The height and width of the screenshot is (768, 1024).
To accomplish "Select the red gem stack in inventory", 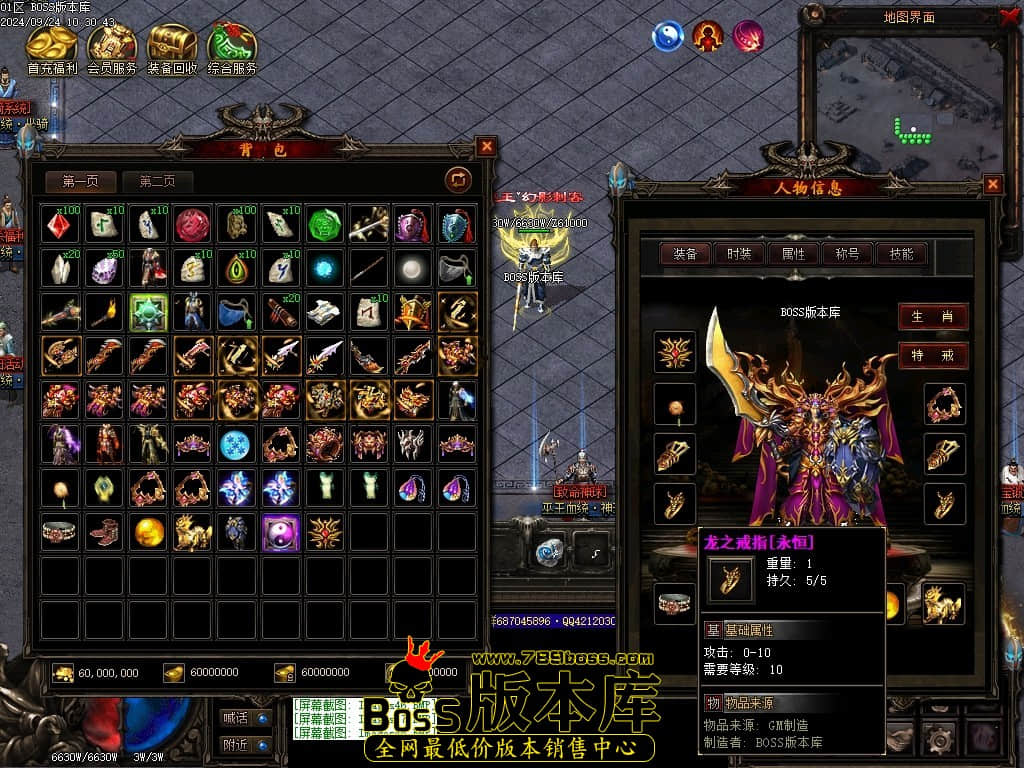I will pyautogui.click(x=60, y=225).
